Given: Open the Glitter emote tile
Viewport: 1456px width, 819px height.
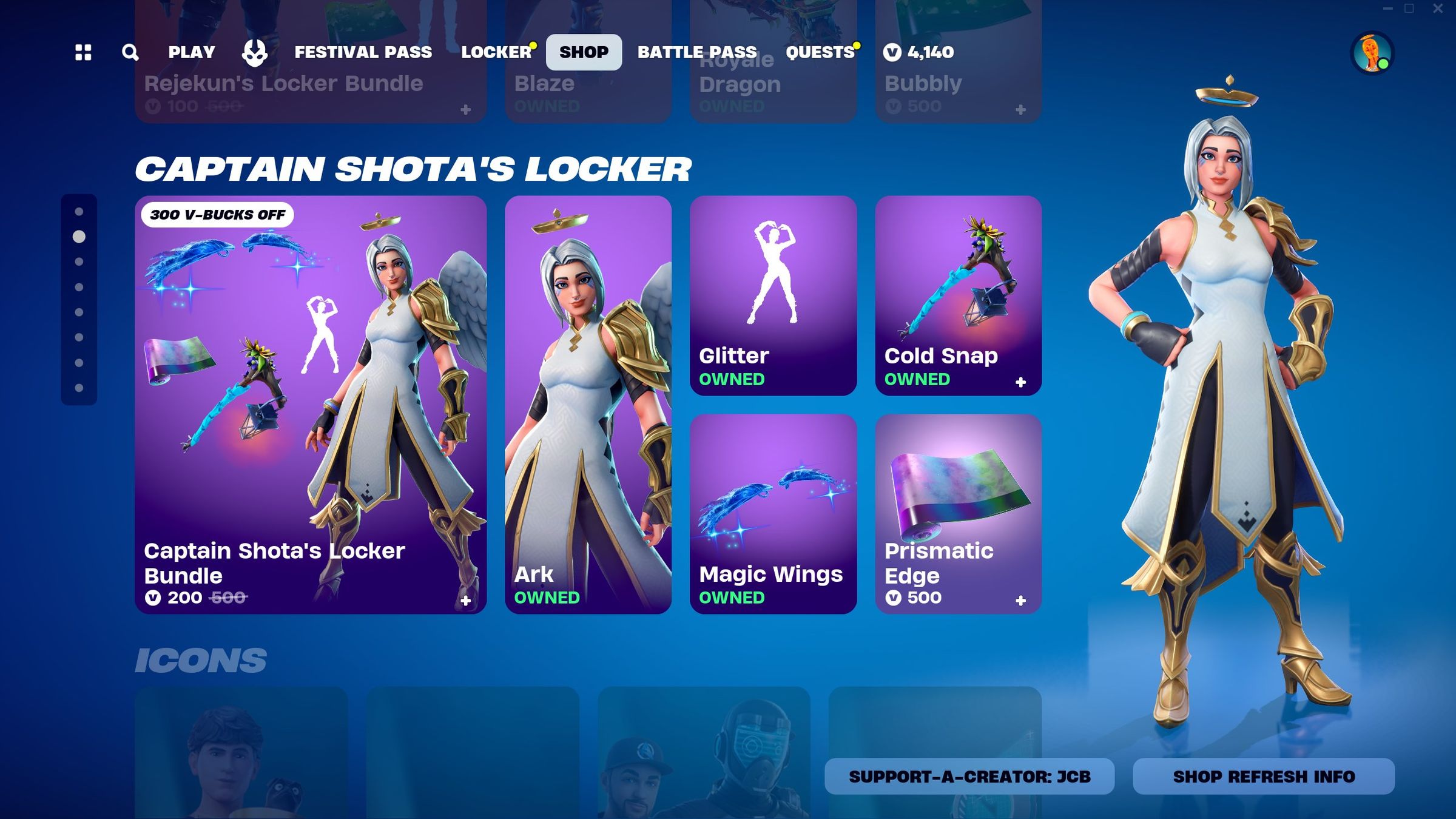Looking at the screenshot, I should [773, 295].
